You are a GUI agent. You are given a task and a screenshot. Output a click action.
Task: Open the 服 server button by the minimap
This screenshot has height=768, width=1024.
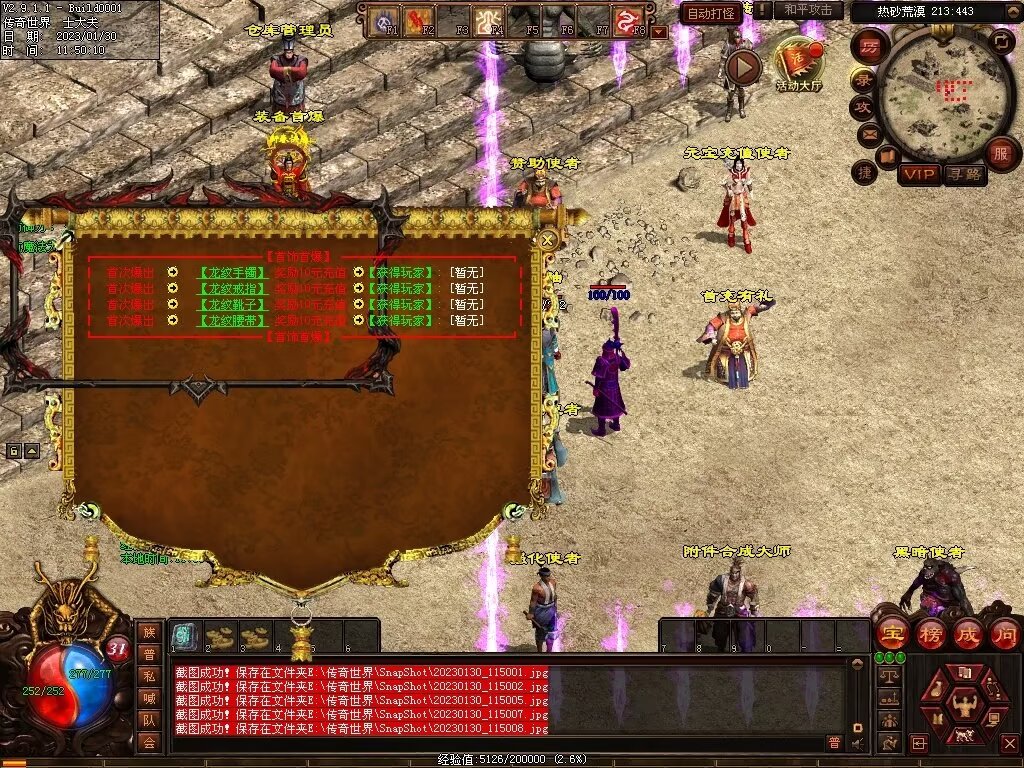(x=1000, y=153)
